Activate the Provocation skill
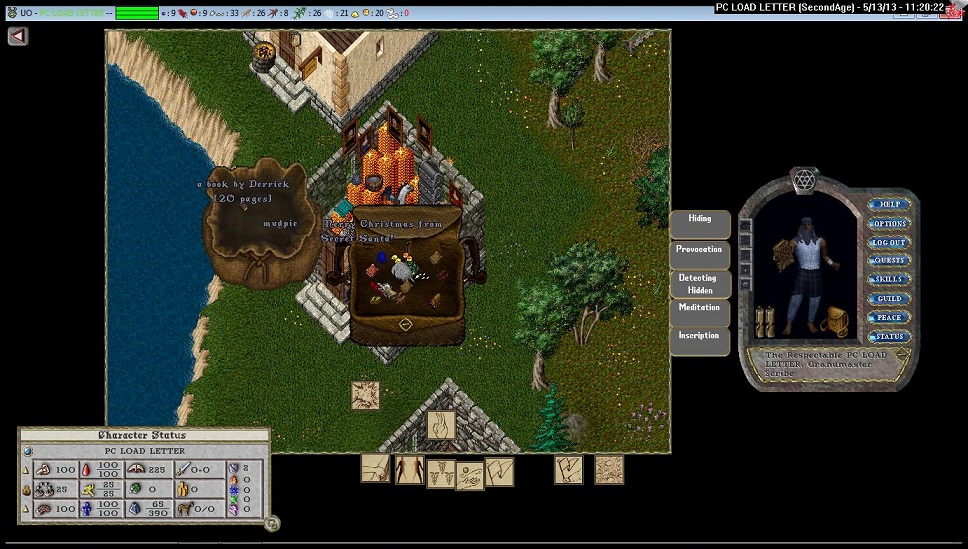Screen dimensions: 968x549 700,250
